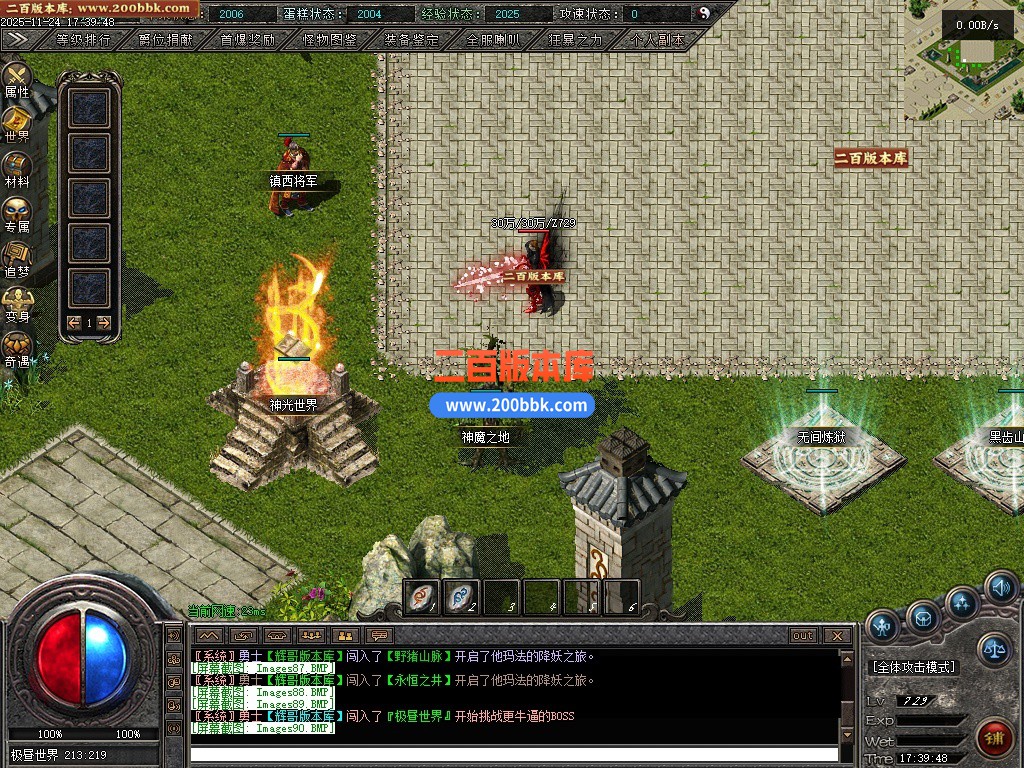1024x768 pixels.
Task: Collapse the top menu with double-arrow button
Action: pyautogui.click(x=17, y=40)
